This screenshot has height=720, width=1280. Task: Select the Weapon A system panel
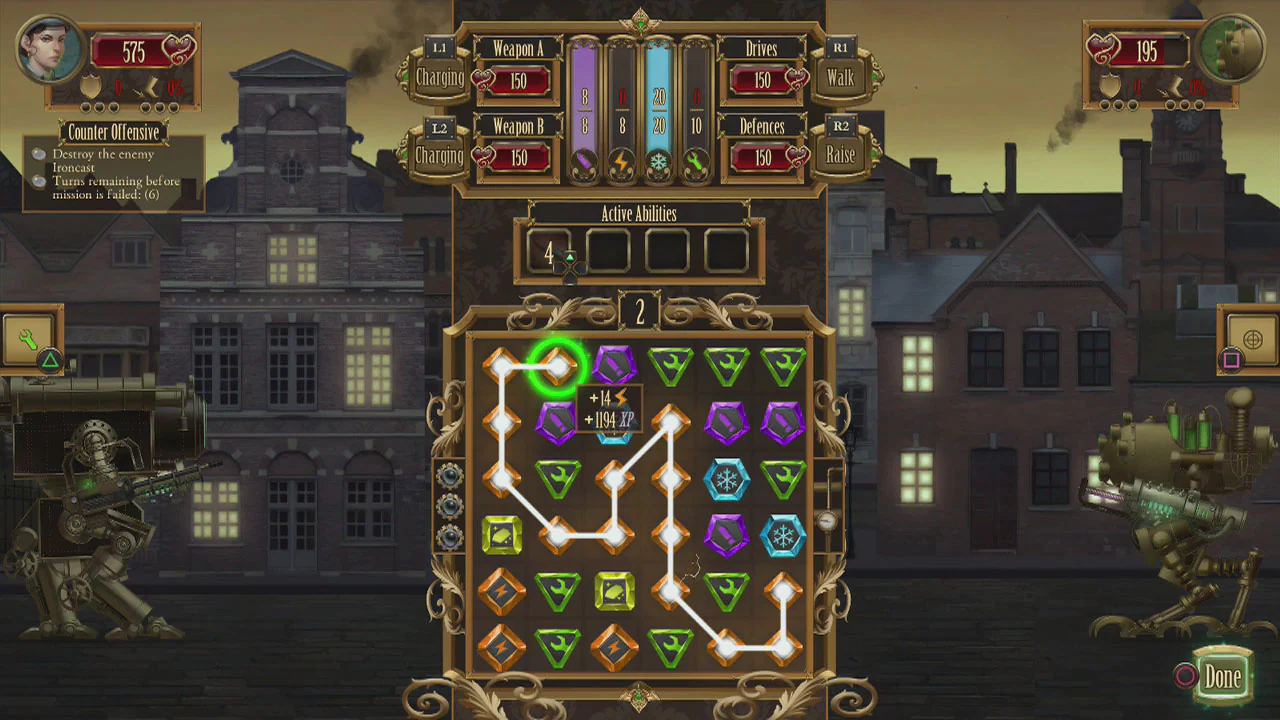pyautogui.click(x=518, y=70)
